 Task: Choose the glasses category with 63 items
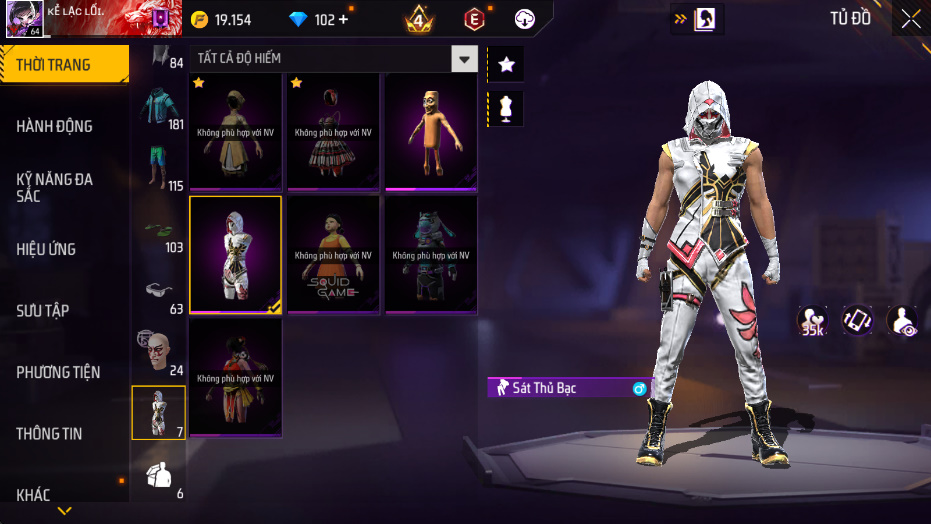click(159, 294)
